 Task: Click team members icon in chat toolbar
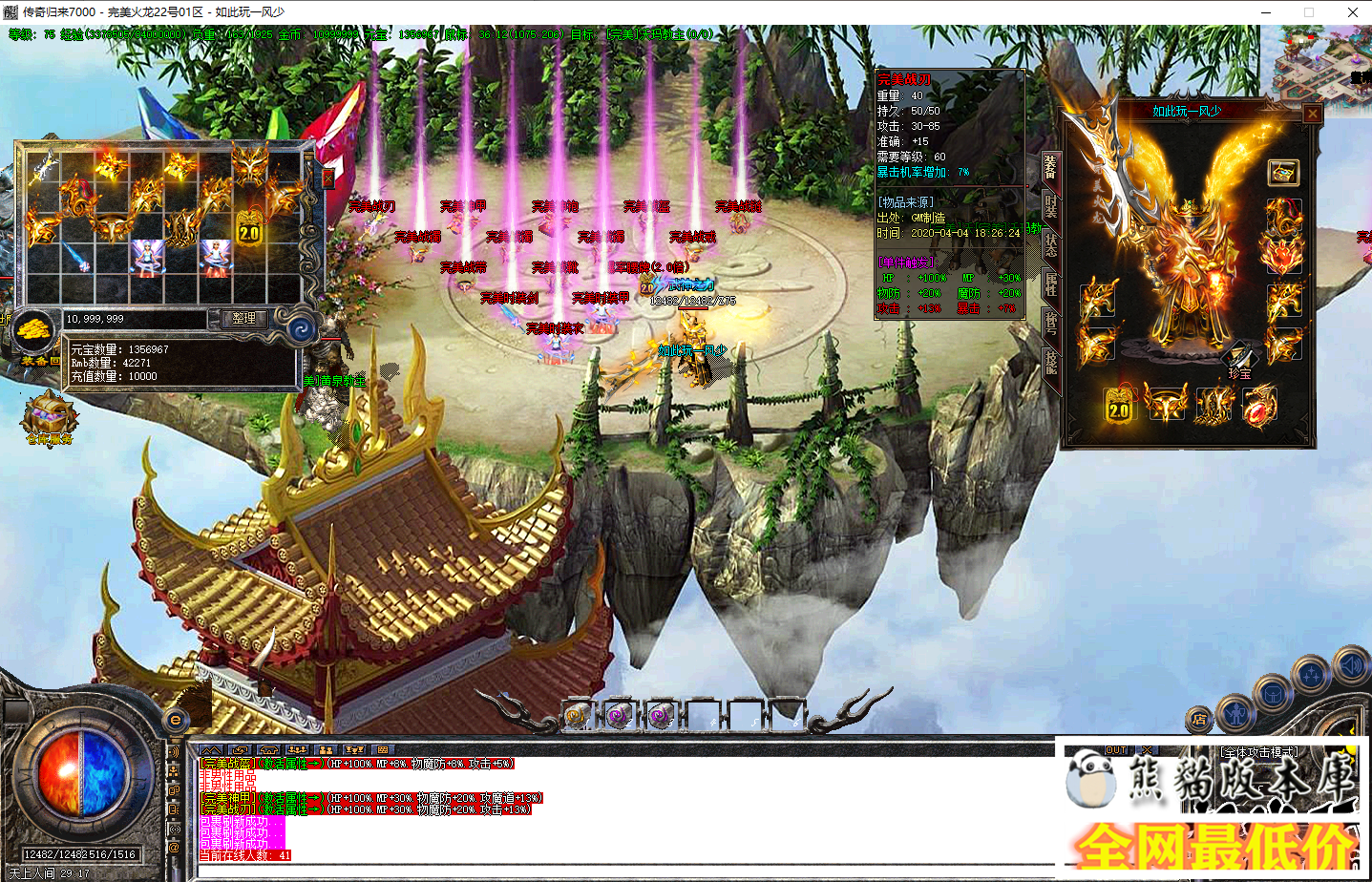[x=326, y=750]
